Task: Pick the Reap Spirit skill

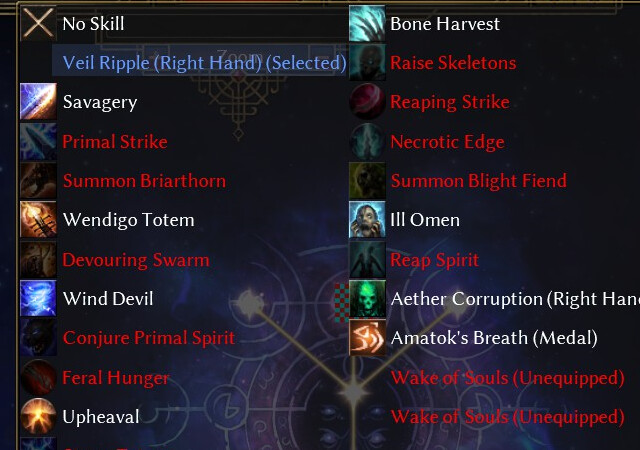Action: 434,260
